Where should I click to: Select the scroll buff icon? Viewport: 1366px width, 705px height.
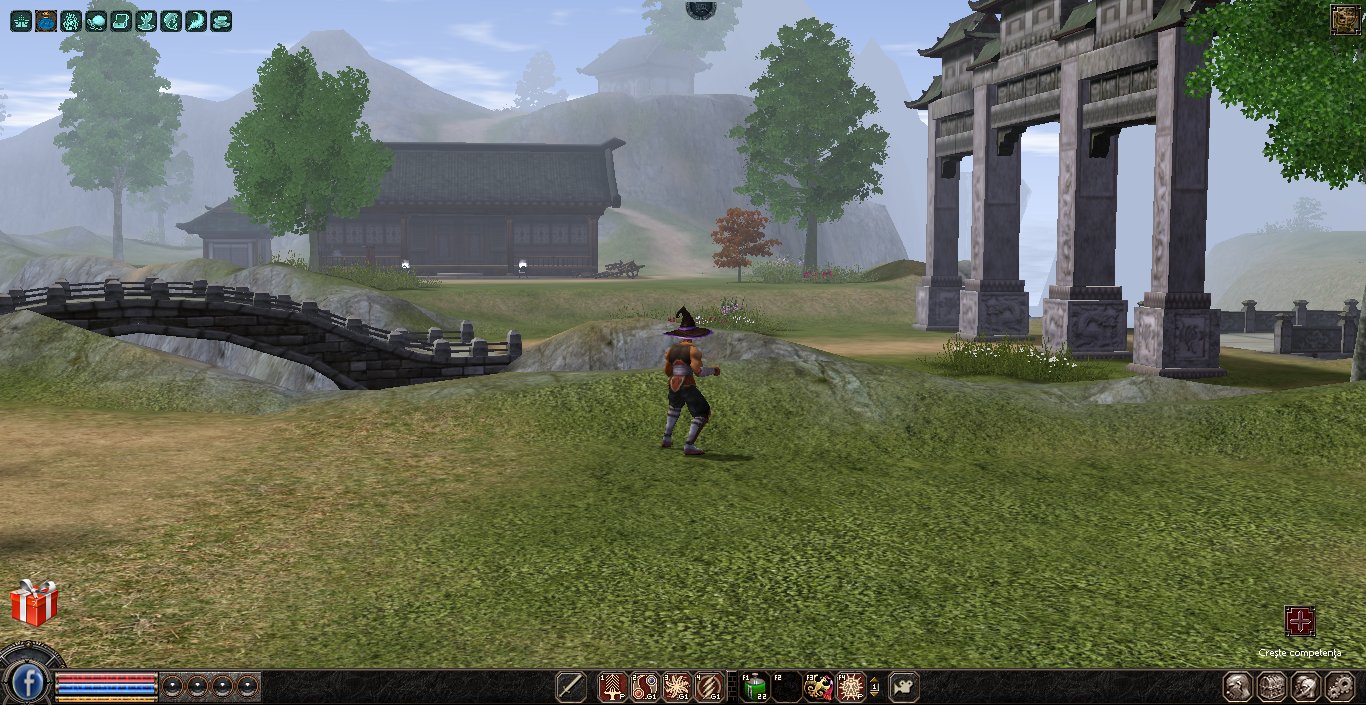coord(121,20)
